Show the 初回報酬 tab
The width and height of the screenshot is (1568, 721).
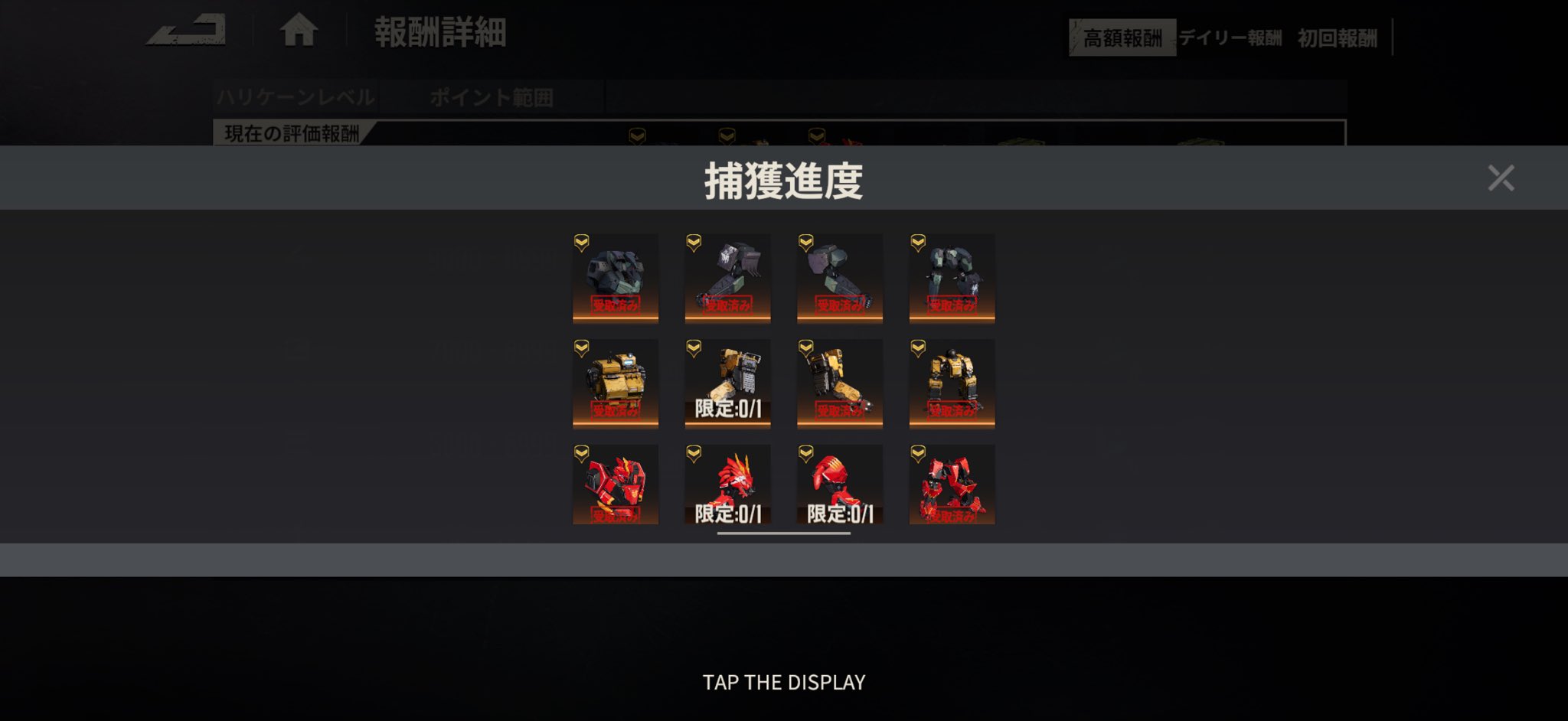pos(1337,38)
